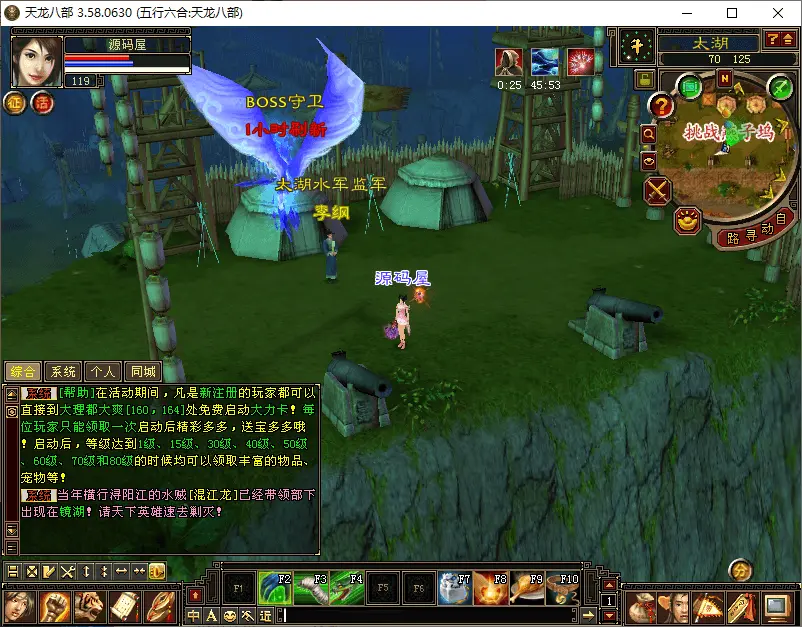Switch to the 系统 chat tab
Viewport: 802px width, 627px height.
[x=63, y=372]
